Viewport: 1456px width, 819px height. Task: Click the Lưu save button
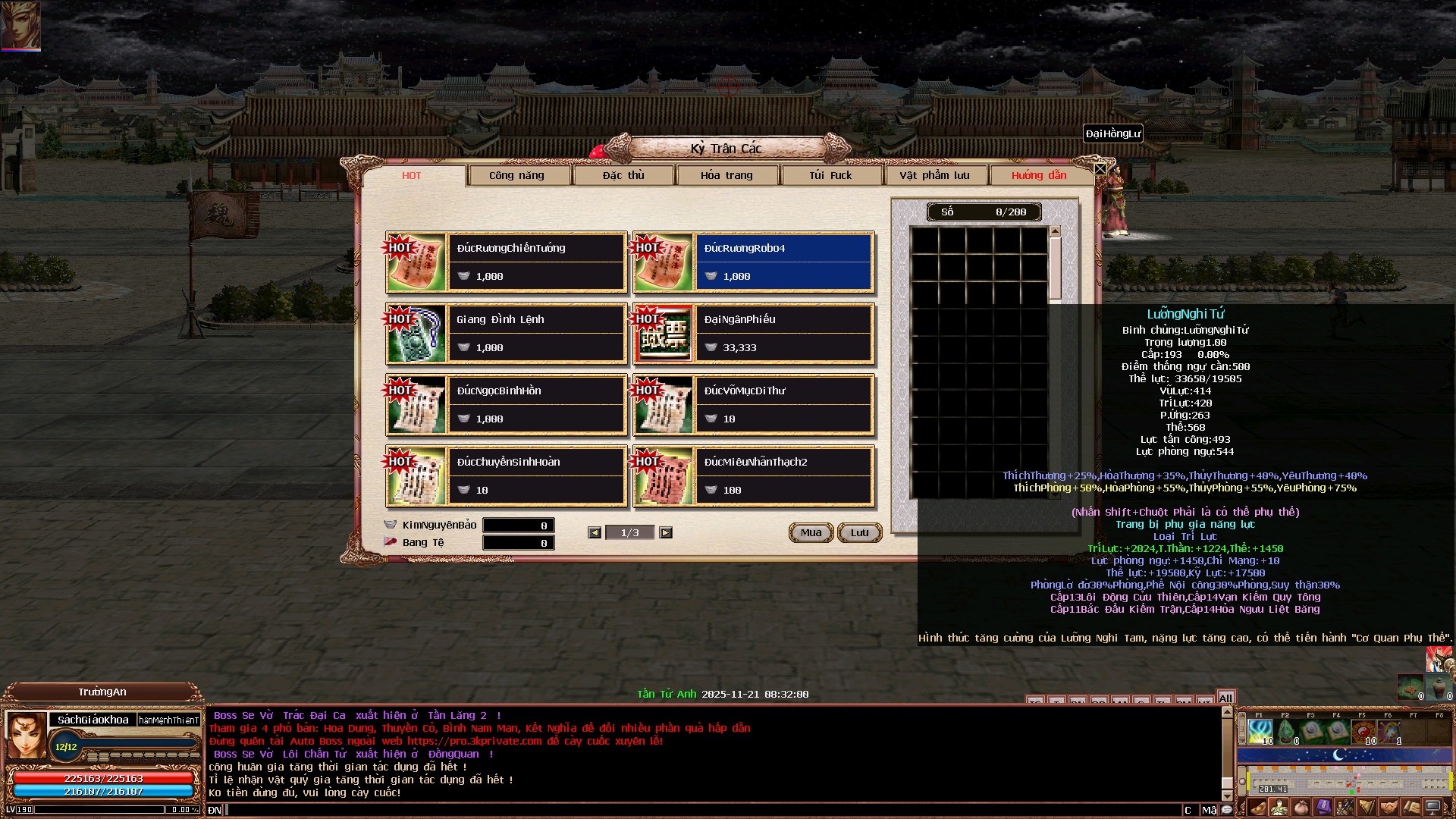tap(859, 532)
